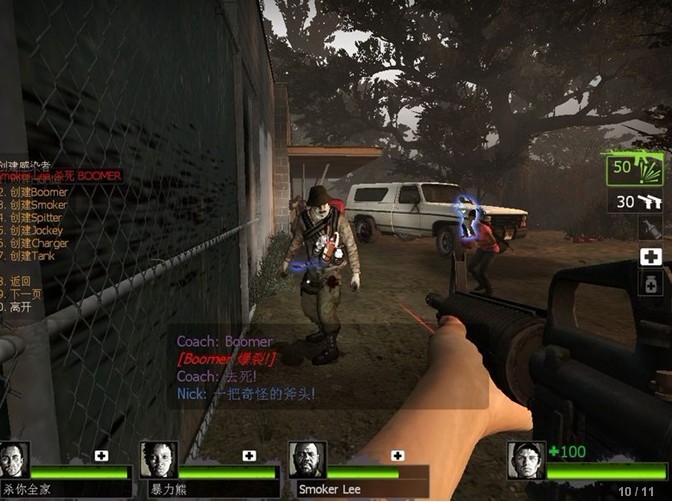Click the 杀你全家 teammate portrait
Image resolution: width=673 pixels, height=502 pixels.
[x=15, y=460]
